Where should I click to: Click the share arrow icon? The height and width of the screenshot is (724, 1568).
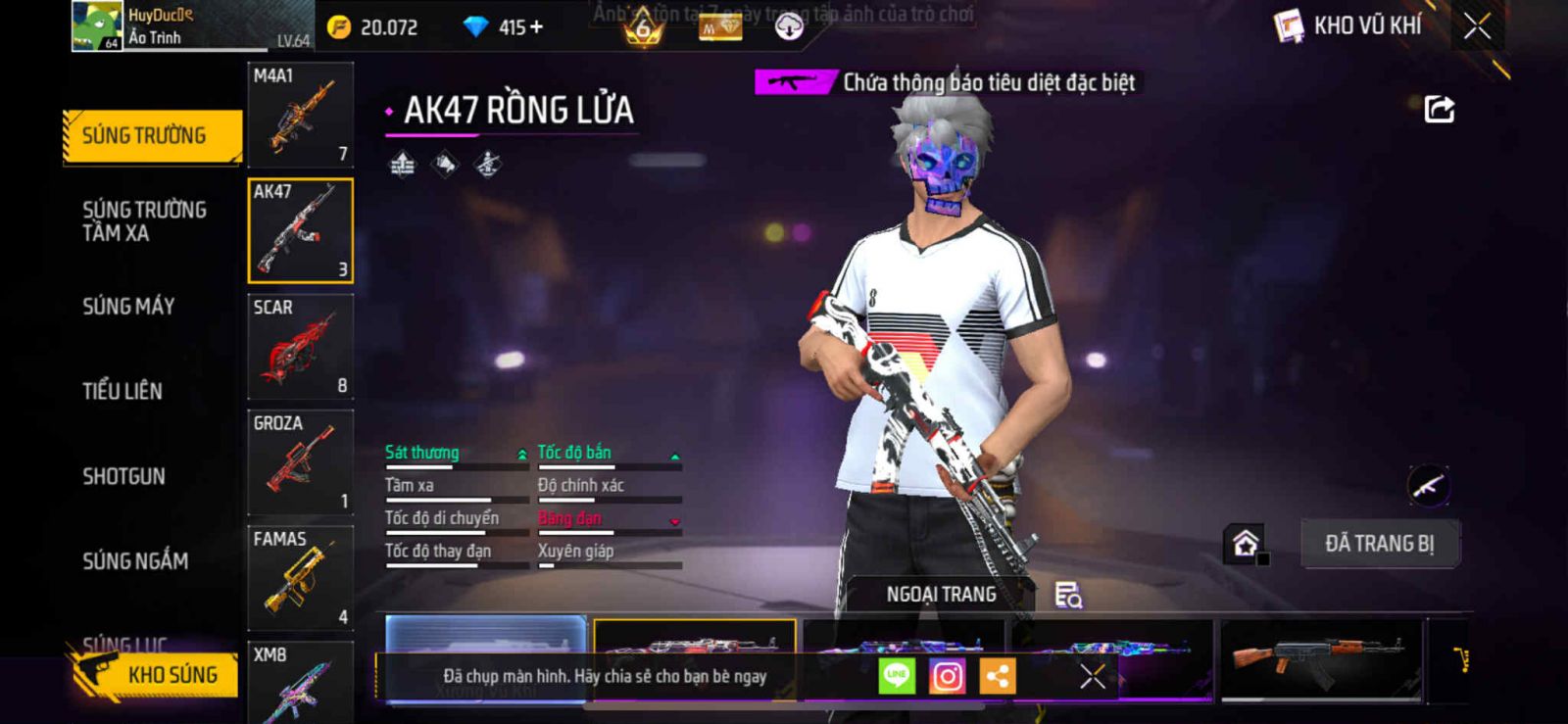click(1439, 109)
